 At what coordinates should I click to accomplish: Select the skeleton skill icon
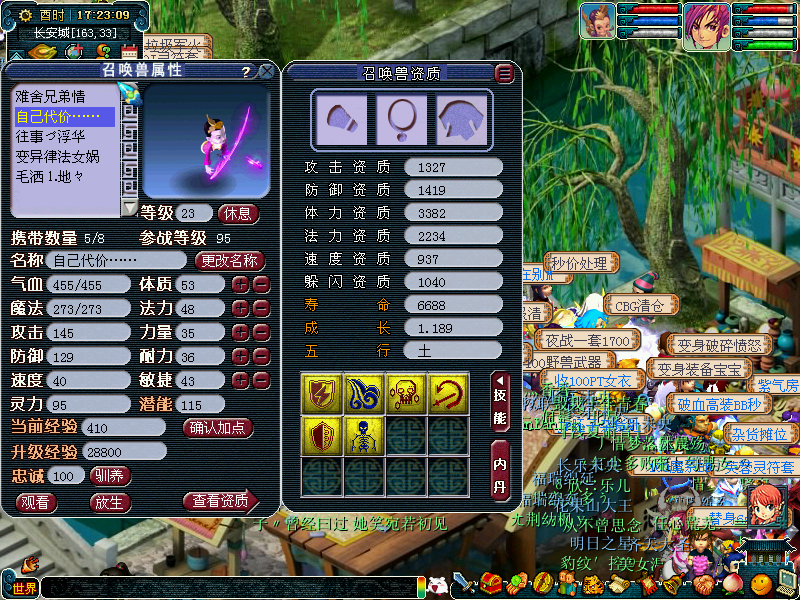pyautogui.click(x=364, y=435)
